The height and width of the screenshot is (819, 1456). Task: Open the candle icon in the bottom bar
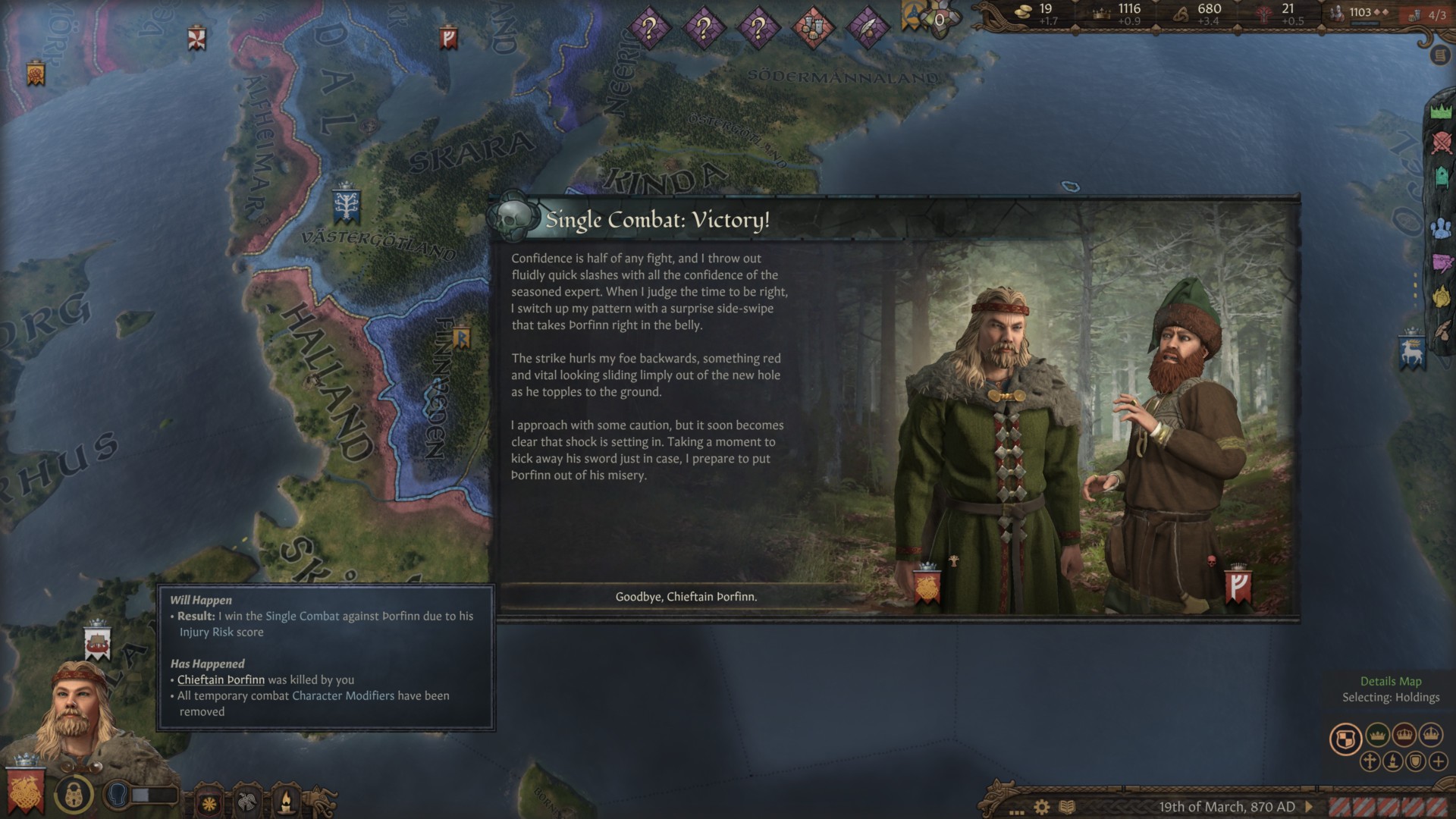pyautogui.click(x=286, y=802)
